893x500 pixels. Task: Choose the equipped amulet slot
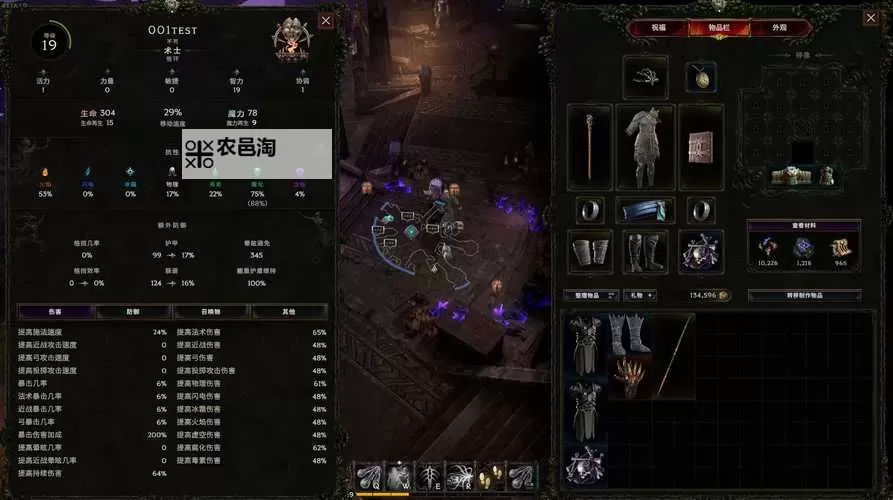pyautogui.click(x=700, y=76)
